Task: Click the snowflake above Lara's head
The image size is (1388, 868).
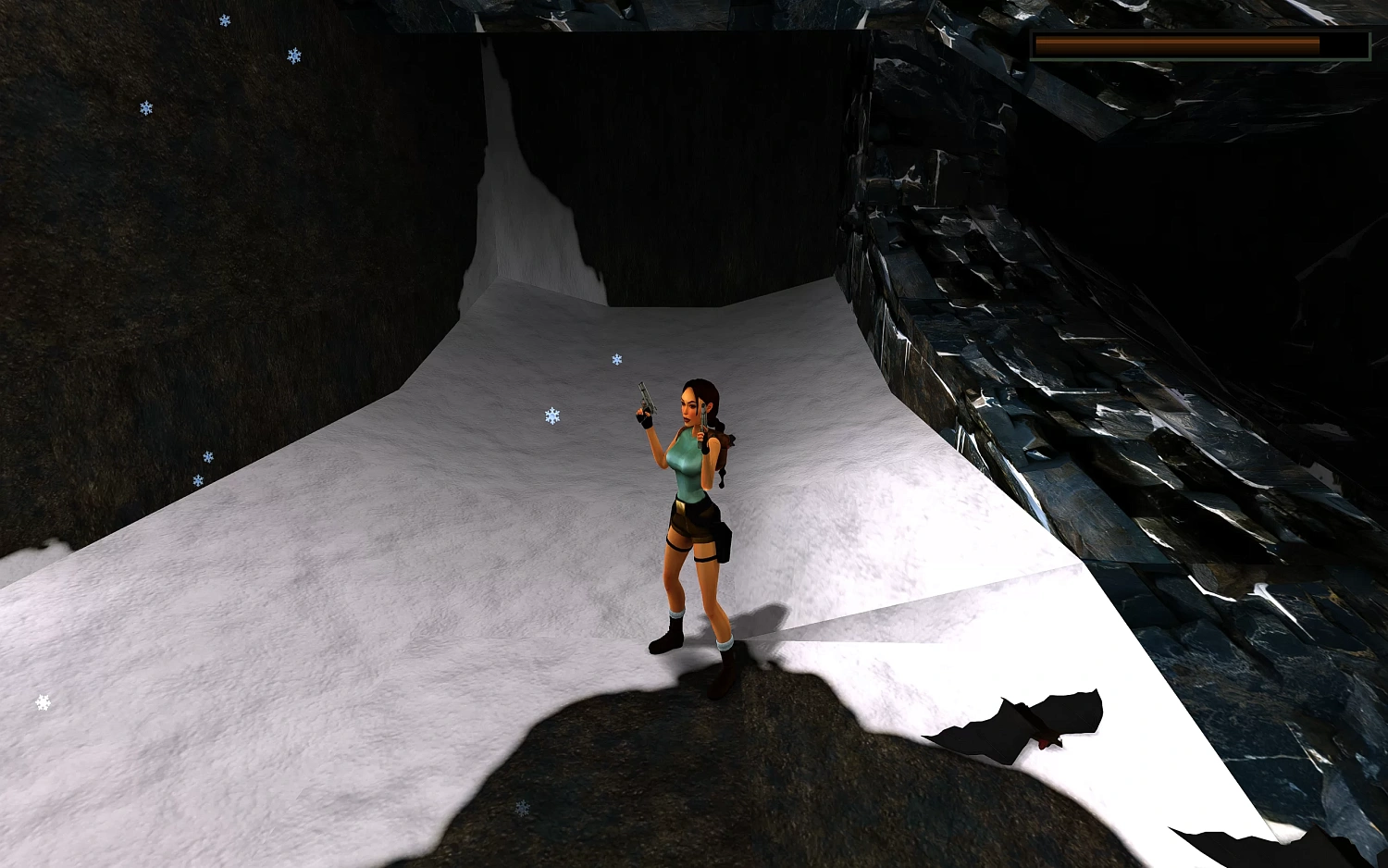Action: (x=617, y=359)
